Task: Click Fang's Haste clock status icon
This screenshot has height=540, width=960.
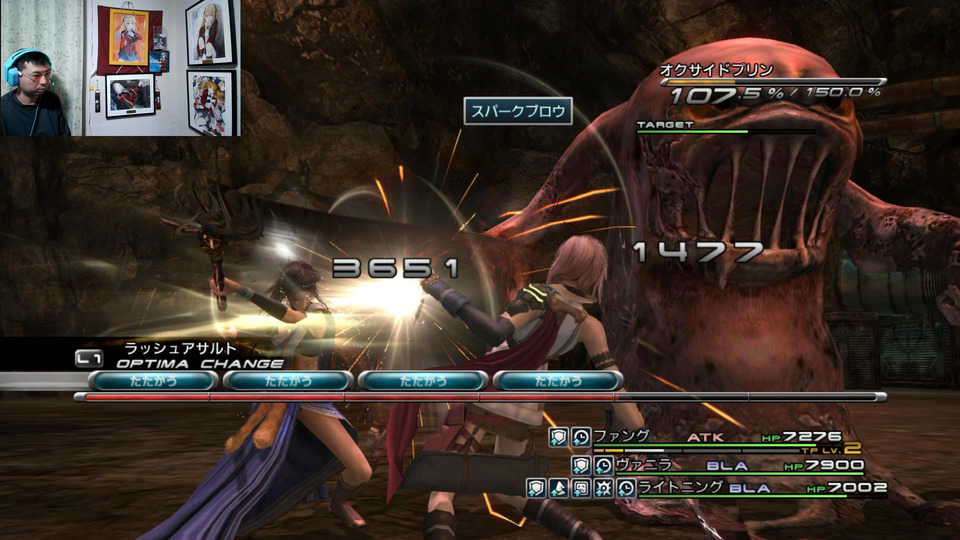Action: coord(581,437)
